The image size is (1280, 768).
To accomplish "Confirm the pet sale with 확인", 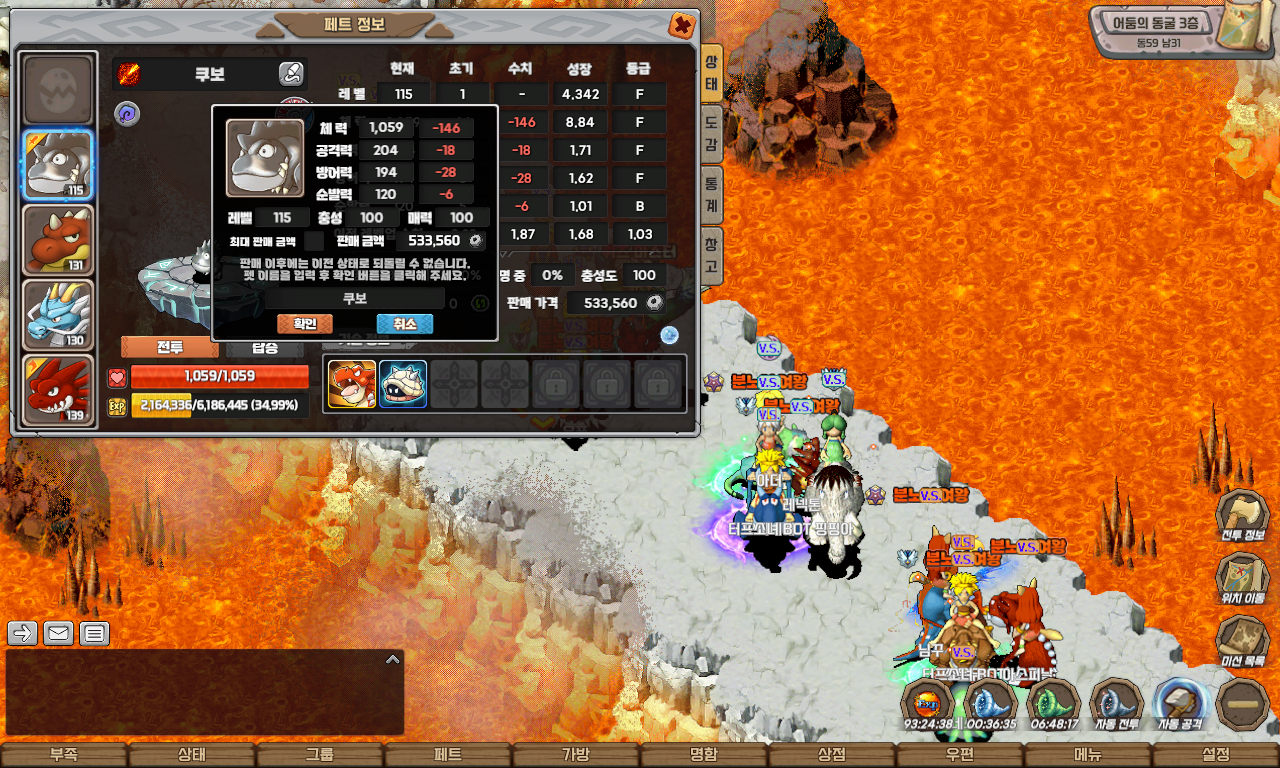I will point(304,324).
